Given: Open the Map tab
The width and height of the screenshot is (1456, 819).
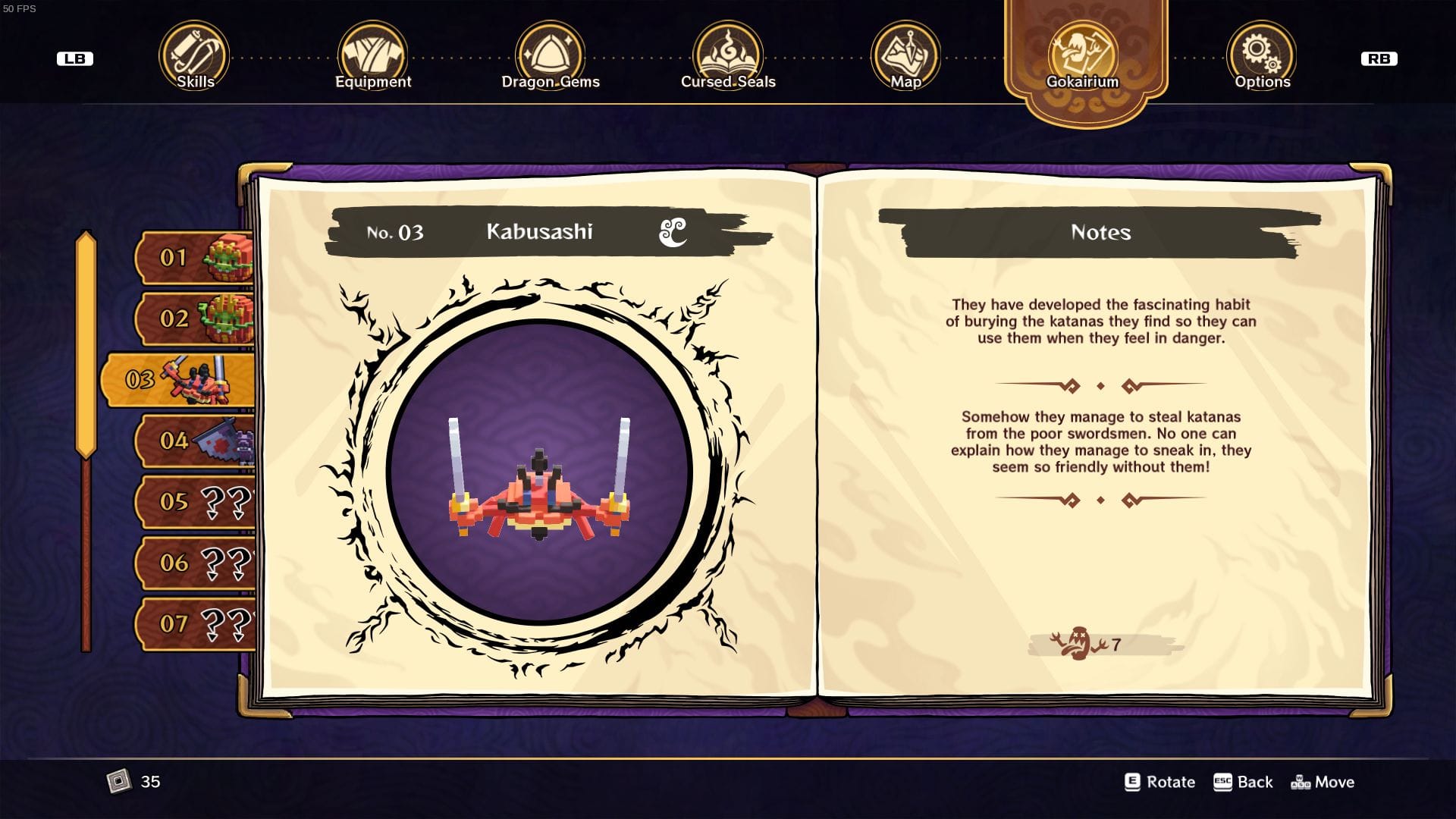Looking at the screenshot, I should point(905,57).
